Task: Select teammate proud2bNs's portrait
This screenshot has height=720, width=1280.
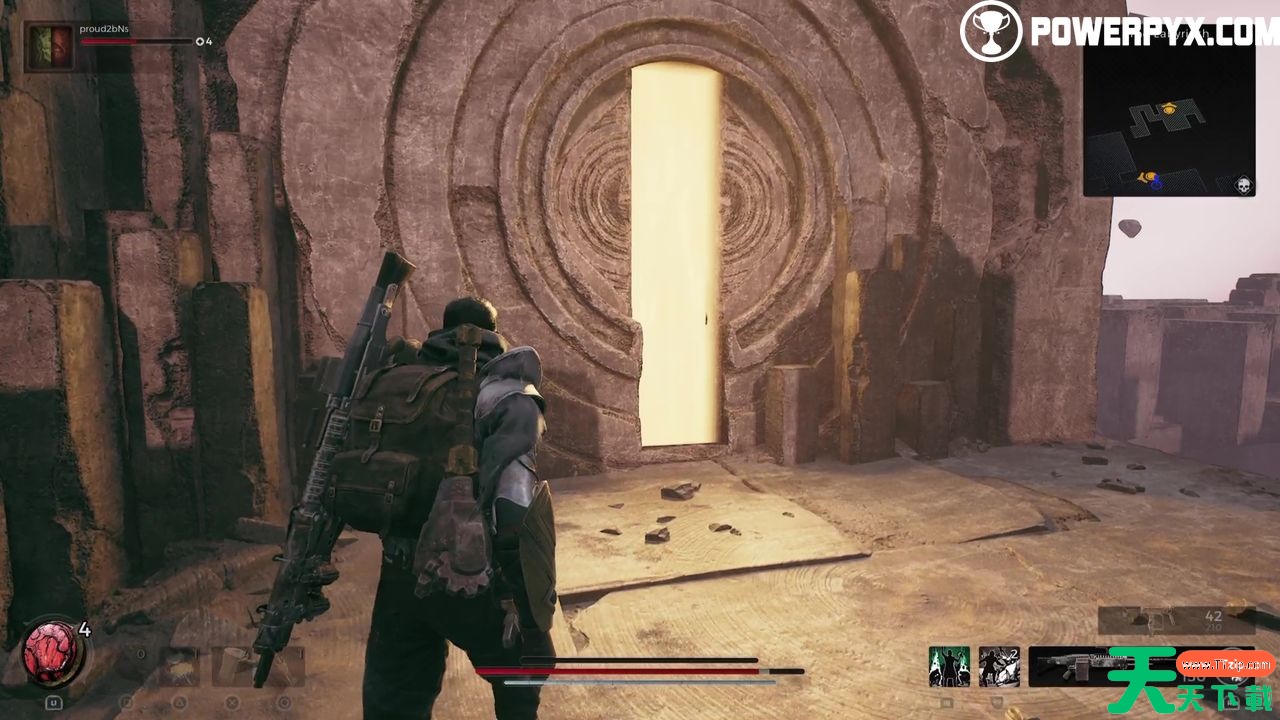Action: click(x=49, y=47)
